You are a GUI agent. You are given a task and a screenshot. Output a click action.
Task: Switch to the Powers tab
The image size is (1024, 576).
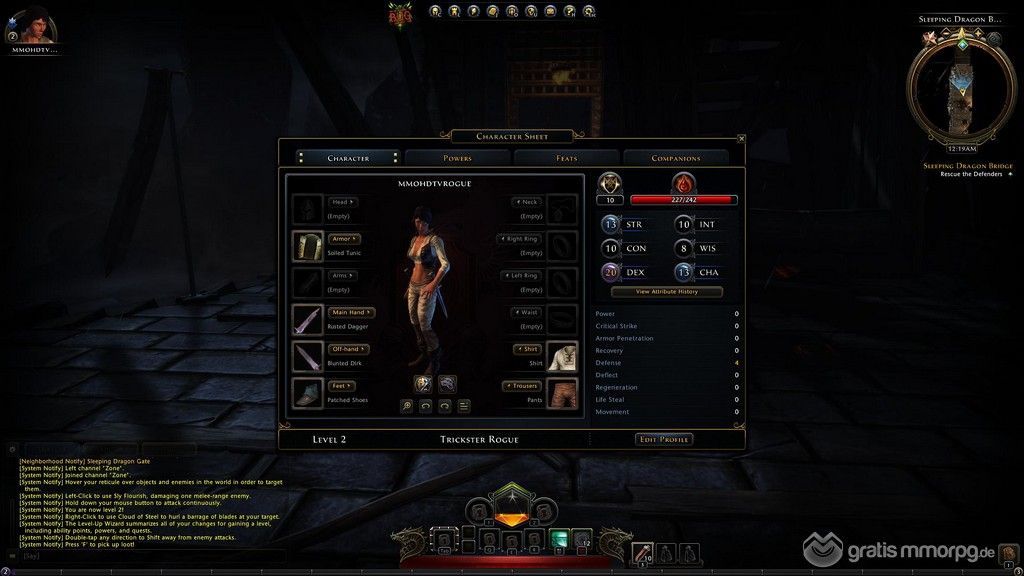457,158
